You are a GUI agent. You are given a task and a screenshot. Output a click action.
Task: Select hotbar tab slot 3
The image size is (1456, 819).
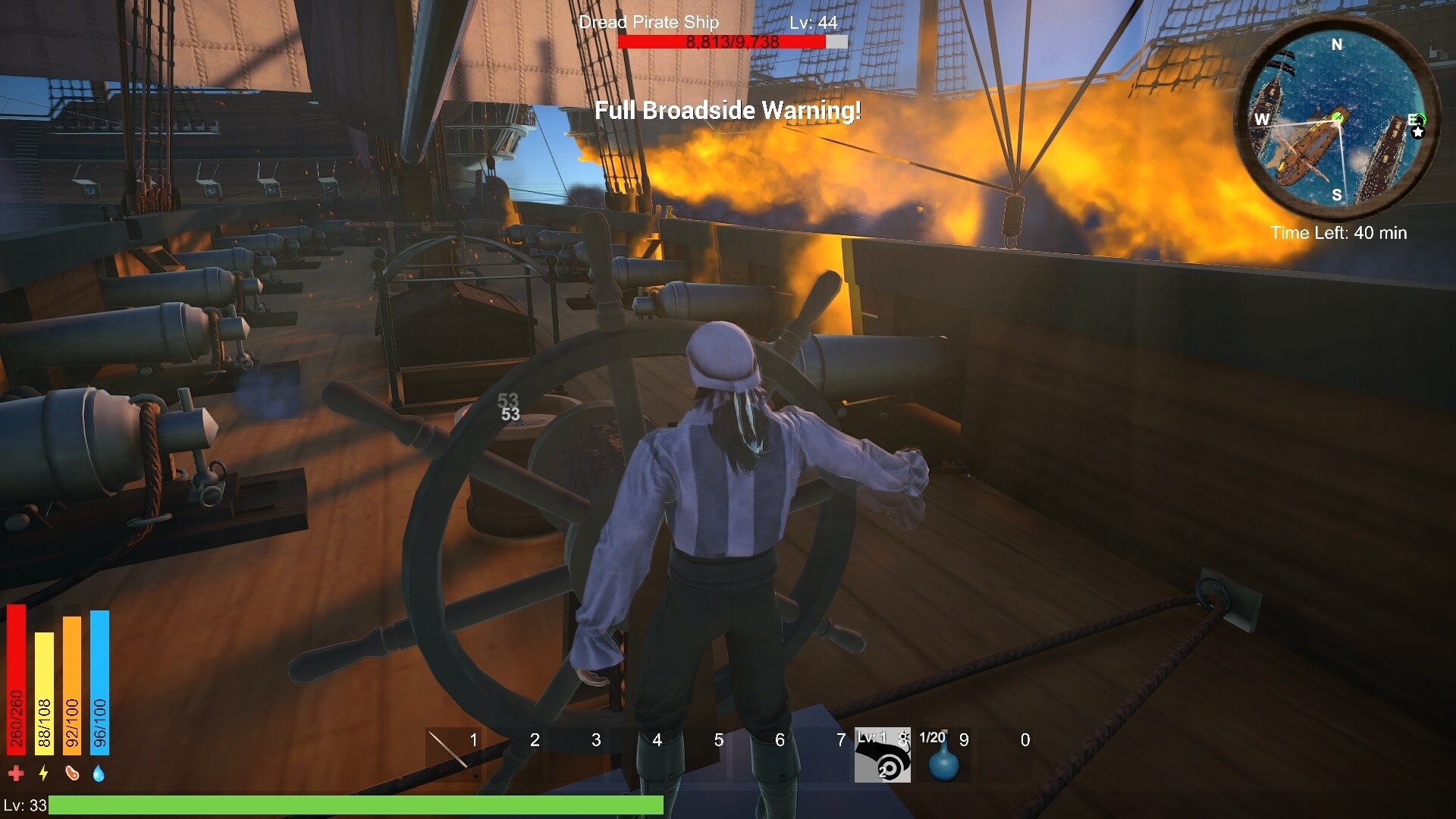click(x=575, y=752)
